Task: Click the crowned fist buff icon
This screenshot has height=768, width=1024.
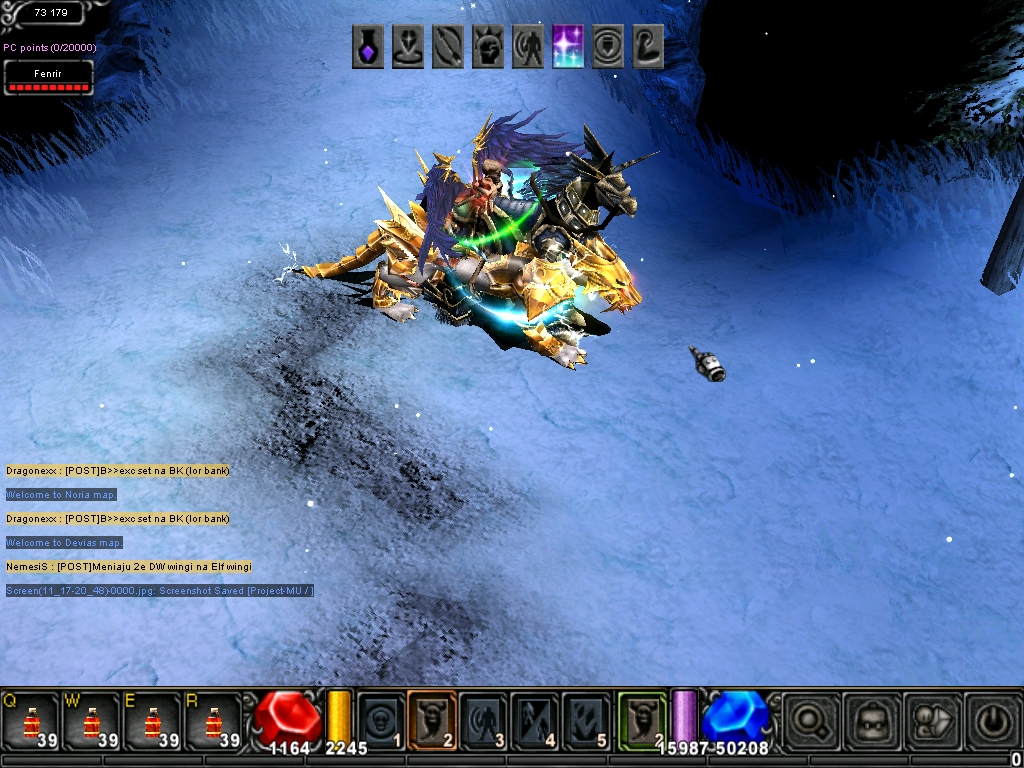Action: coord(488,47)
